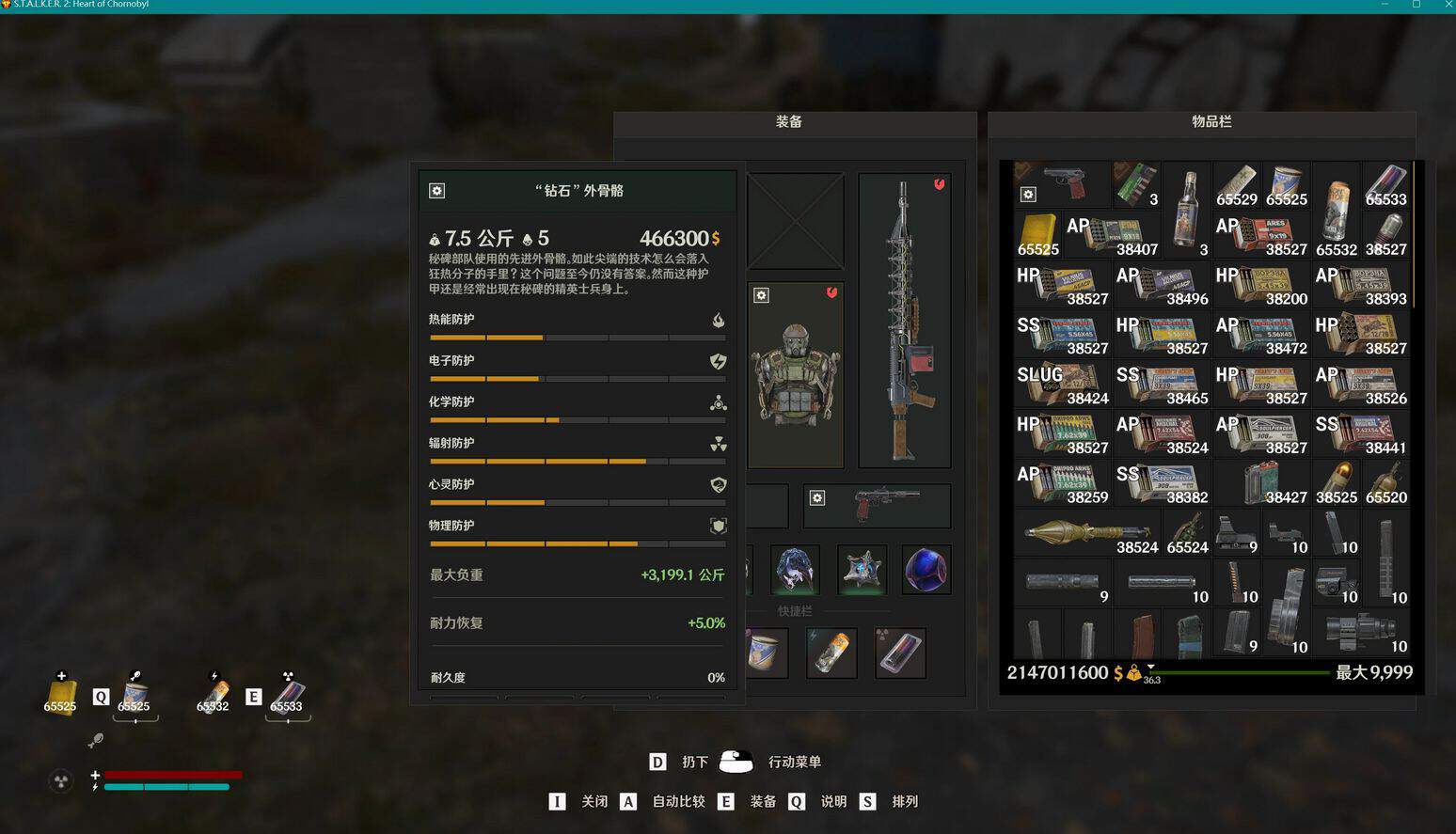Click the equipped pistol sidearm slot
The height and width of the screenshot is (834, 1456).
877,506
